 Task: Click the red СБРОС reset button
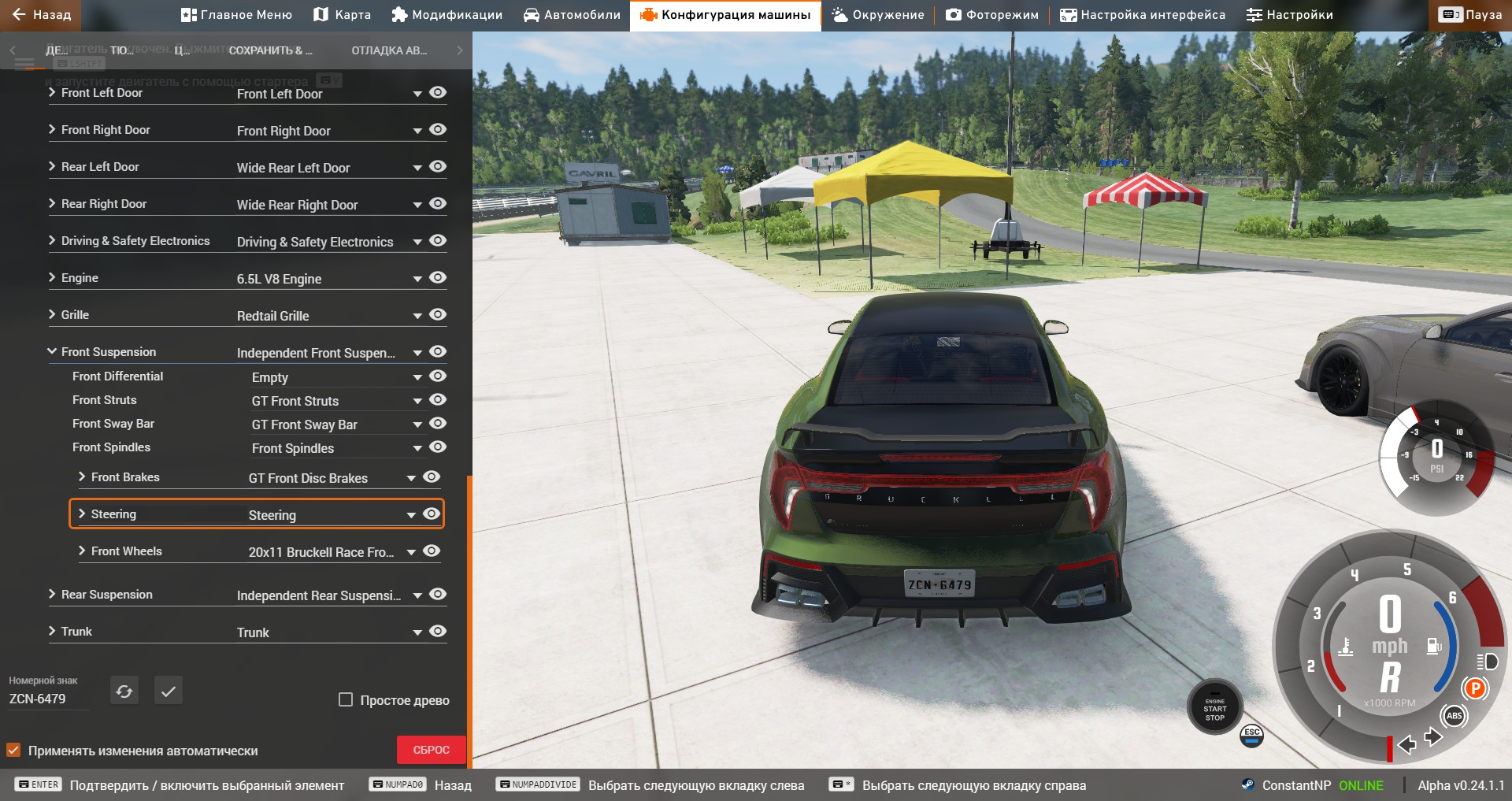431,750
